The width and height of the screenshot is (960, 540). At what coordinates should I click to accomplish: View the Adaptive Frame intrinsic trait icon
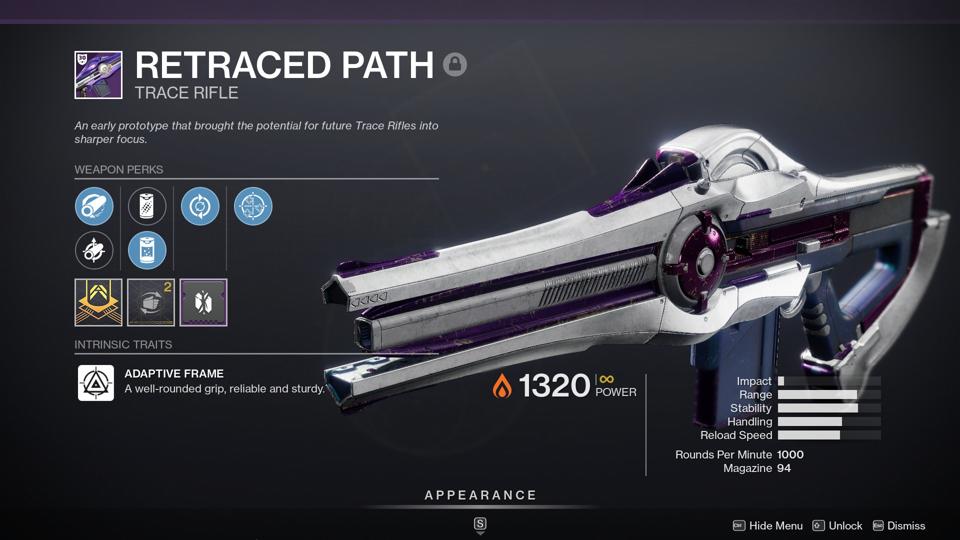coord(96,382)
